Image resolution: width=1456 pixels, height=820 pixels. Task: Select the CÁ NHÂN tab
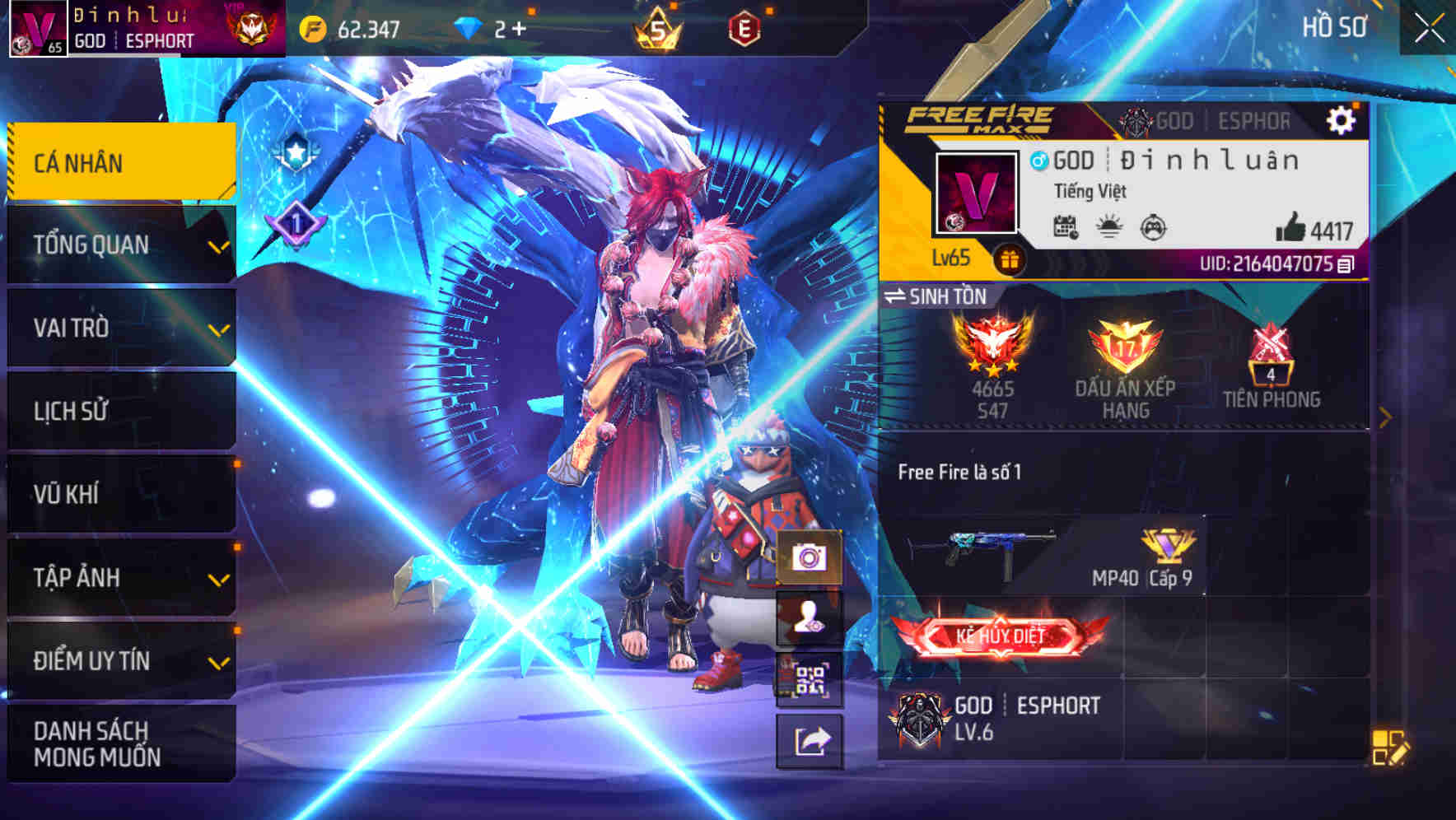(x=119, y=162)
